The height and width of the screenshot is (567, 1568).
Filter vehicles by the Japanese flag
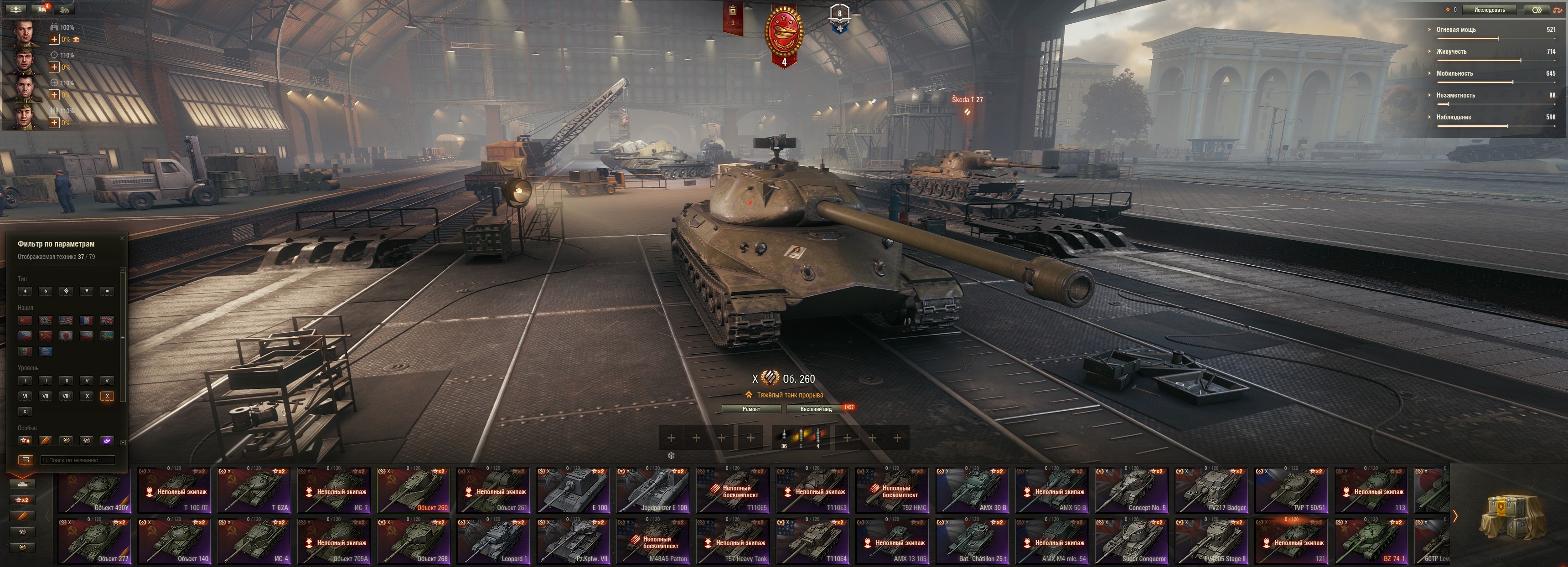66,336
